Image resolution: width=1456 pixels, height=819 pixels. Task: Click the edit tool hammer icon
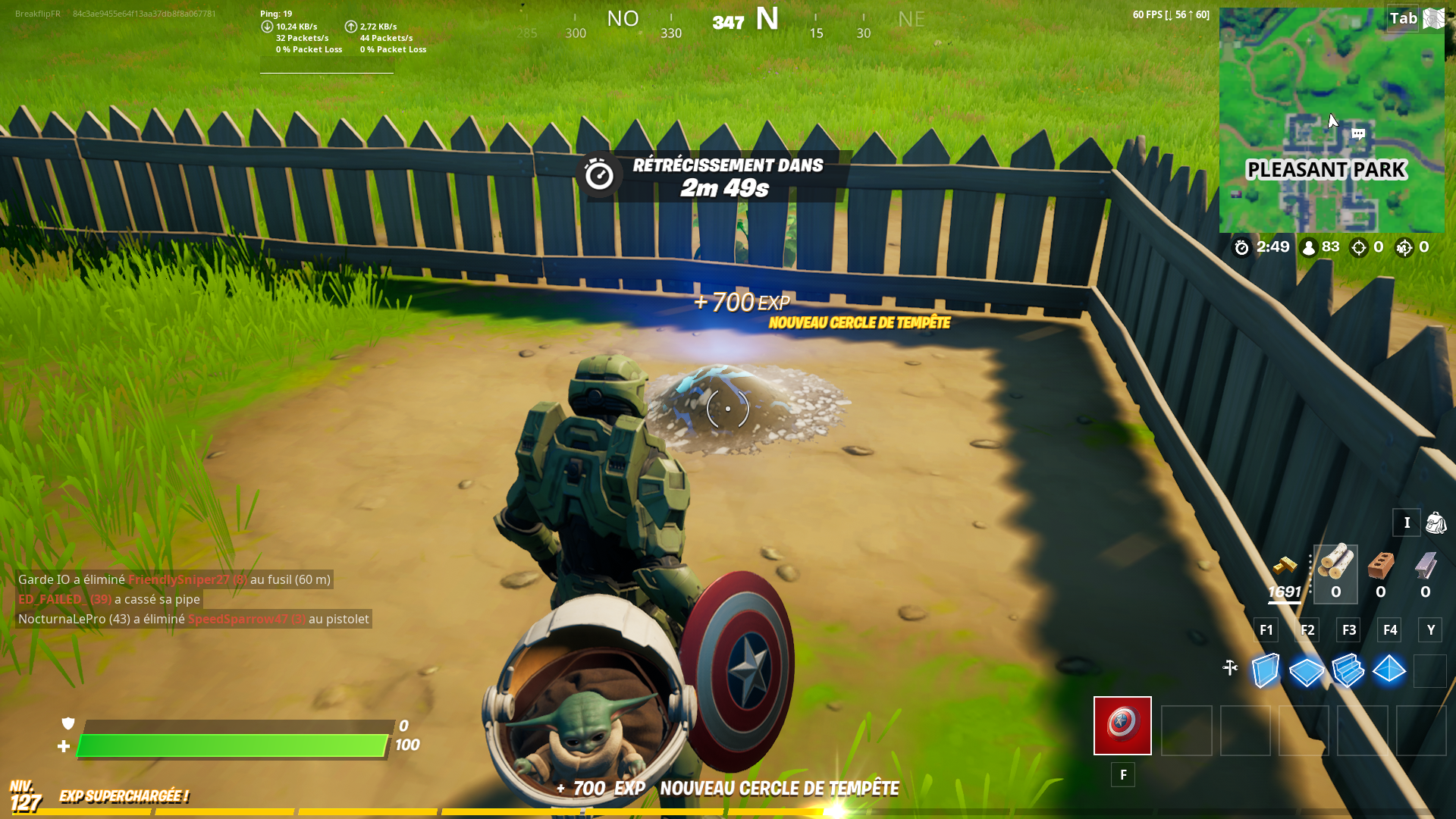(x=1231, y=668)
